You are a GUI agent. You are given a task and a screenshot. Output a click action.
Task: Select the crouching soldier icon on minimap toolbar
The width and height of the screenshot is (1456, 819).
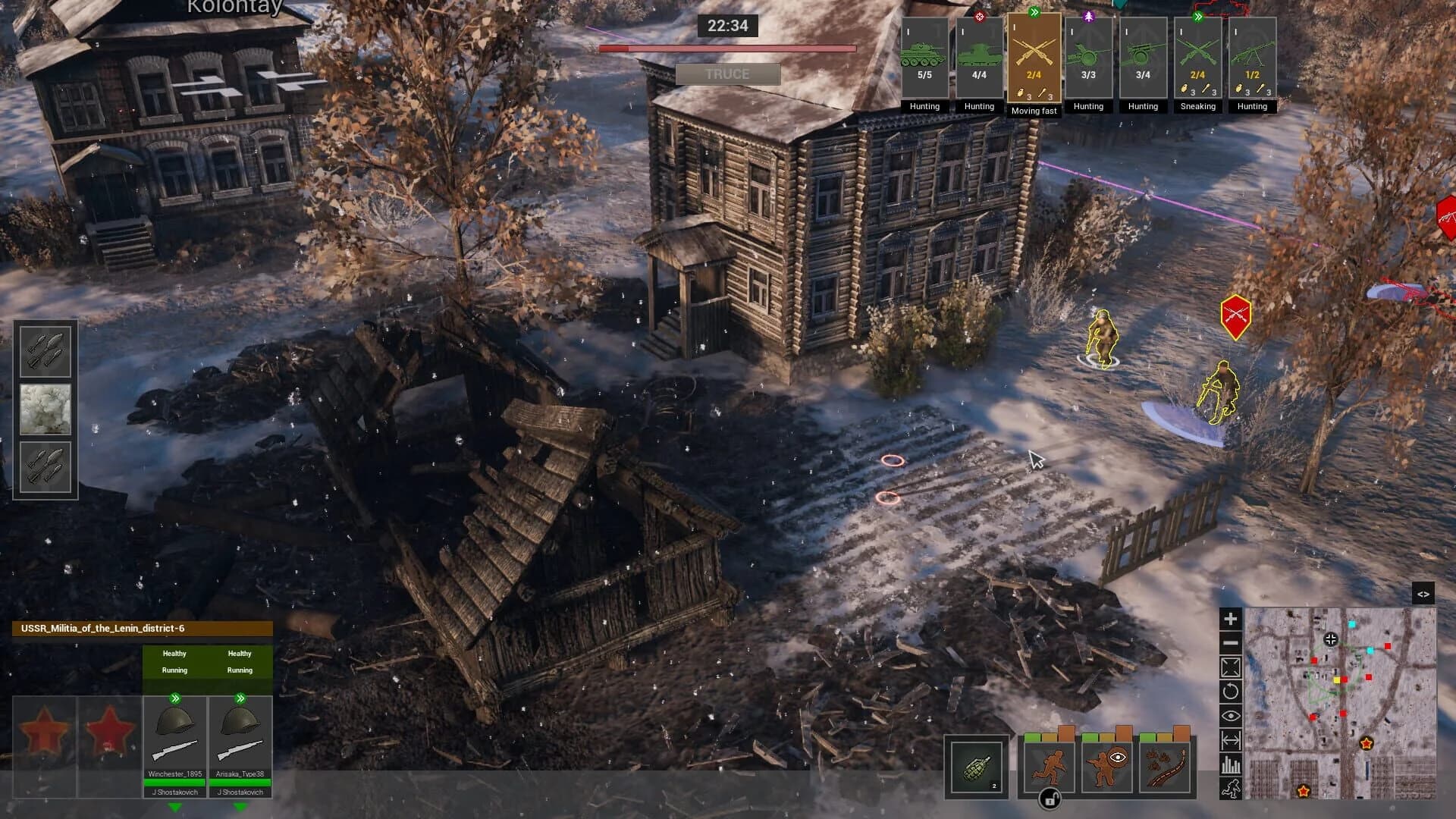click(1230, 789)
